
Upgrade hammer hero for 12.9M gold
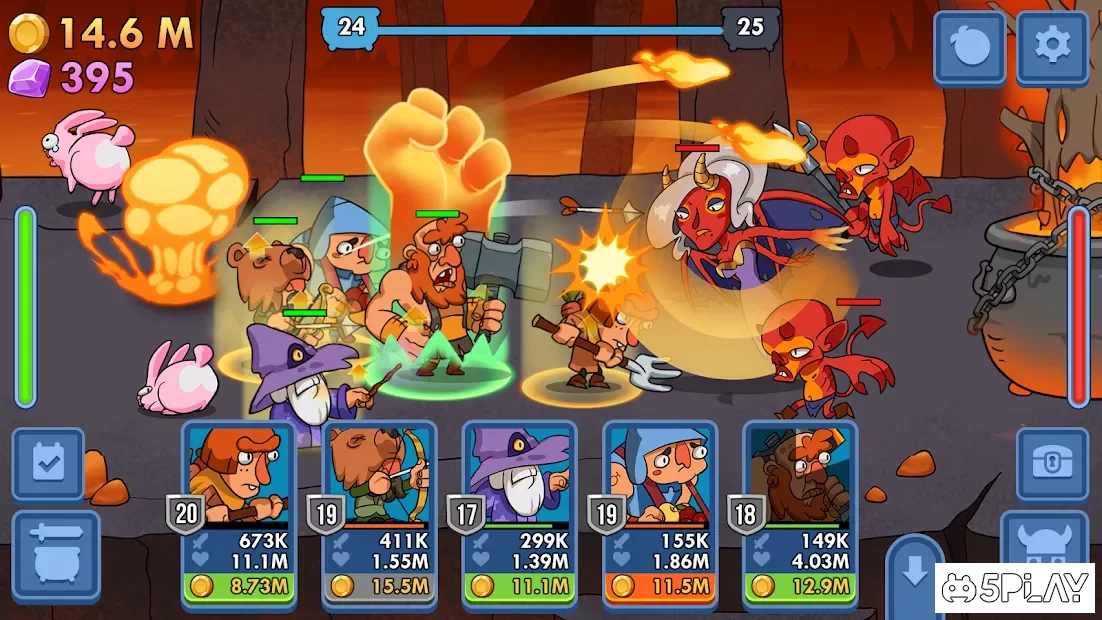point(799,585)
